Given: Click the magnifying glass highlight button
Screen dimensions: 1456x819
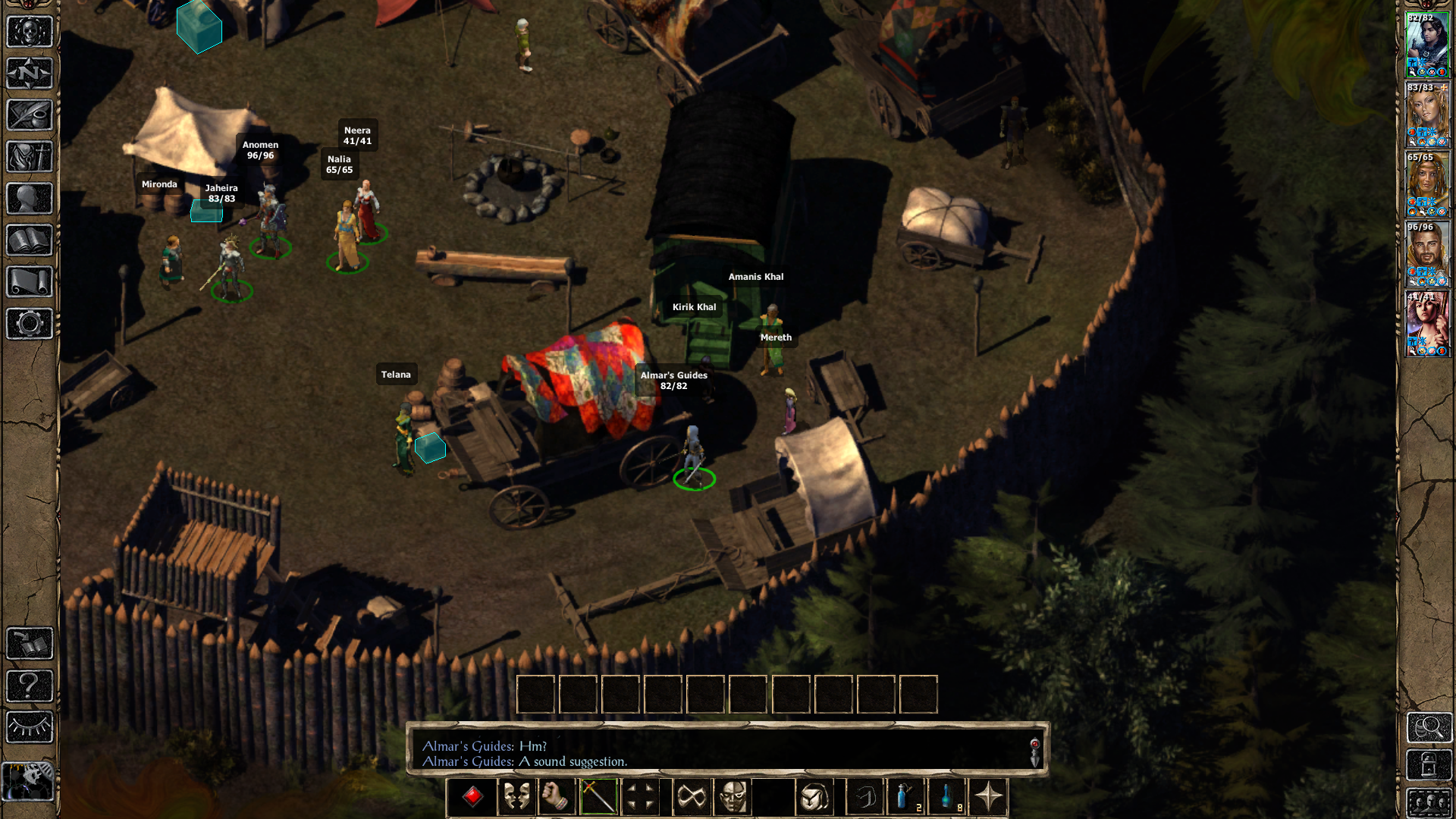Looking at the screenshot, I should pos(1429,728).
